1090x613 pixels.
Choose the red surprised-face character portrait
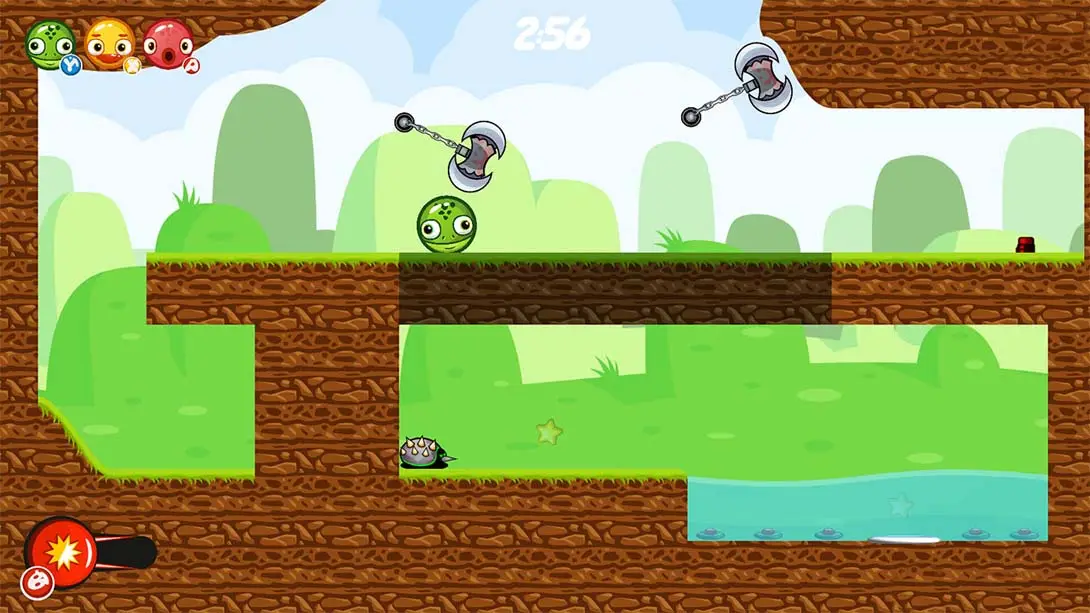coord(167,44)
